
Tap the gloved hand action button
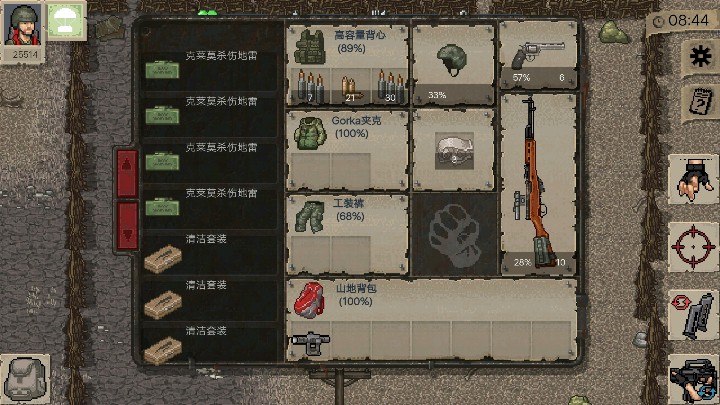692,182
